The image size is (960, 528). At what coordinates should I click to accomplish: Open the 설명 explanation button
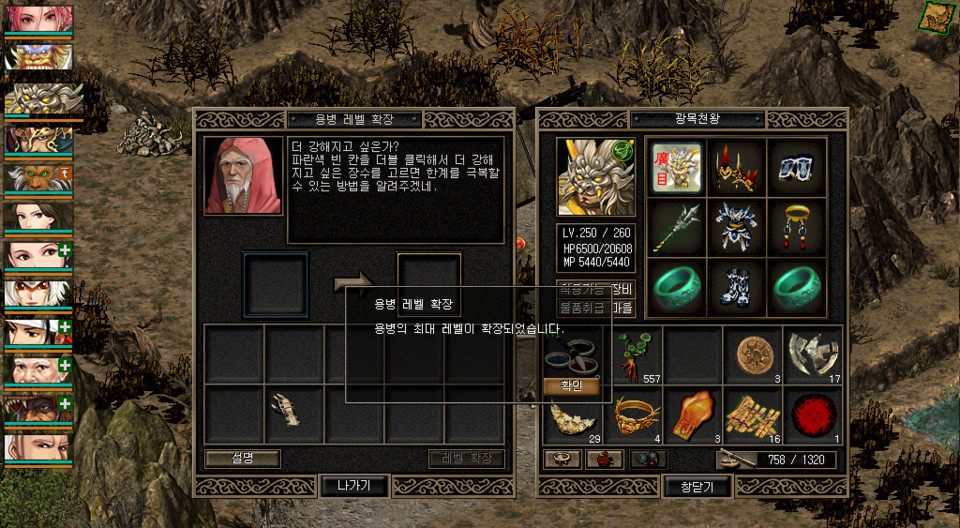coord(242,459)
